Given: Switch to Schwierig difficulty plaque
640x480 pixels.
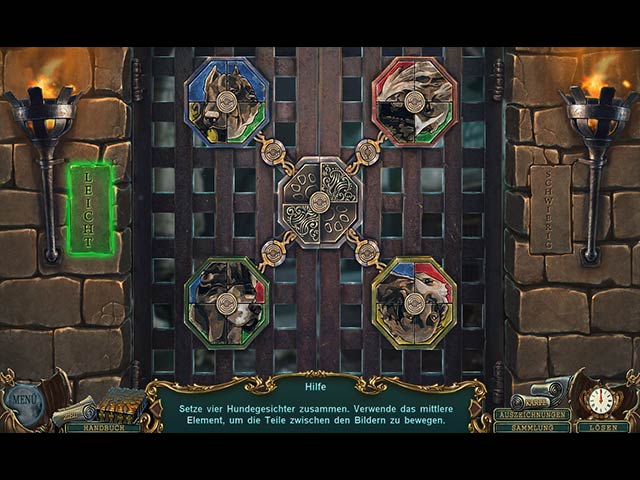Looking at the screenshot, I should tap(550, 209).
